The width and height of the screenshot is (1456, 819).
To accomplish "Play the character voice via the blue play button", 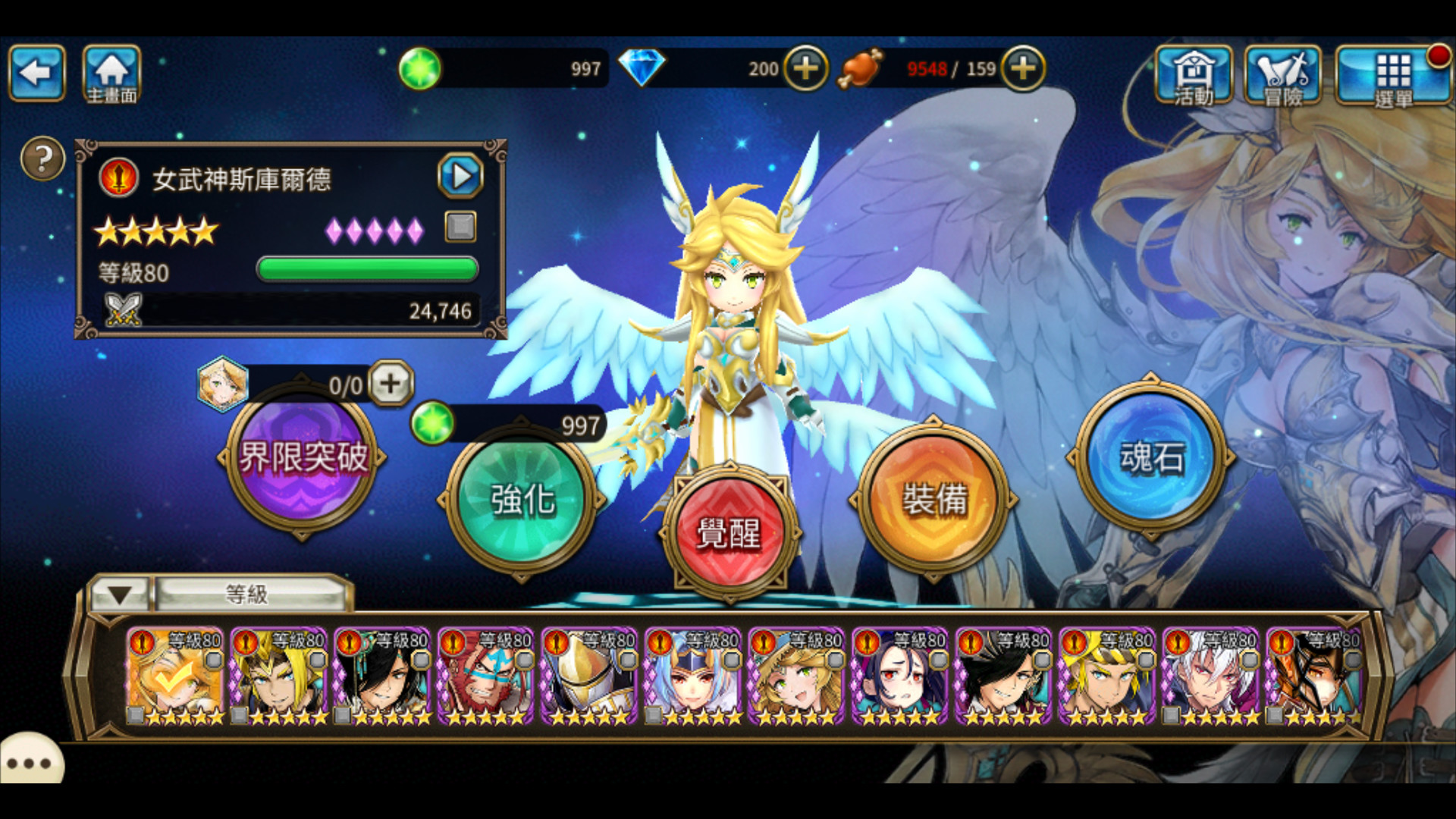I will [460, 176].
